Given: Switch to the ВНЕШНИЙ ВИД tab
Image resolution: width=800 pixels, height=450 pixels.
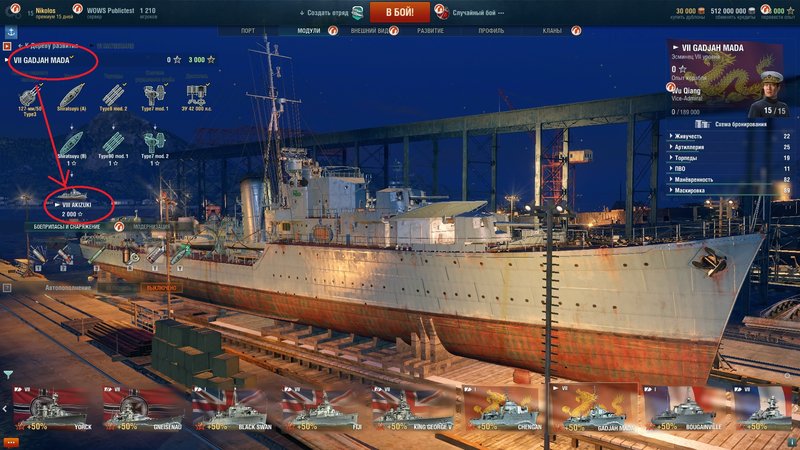Looking at the screenshot, I should [x=370, y=31].
